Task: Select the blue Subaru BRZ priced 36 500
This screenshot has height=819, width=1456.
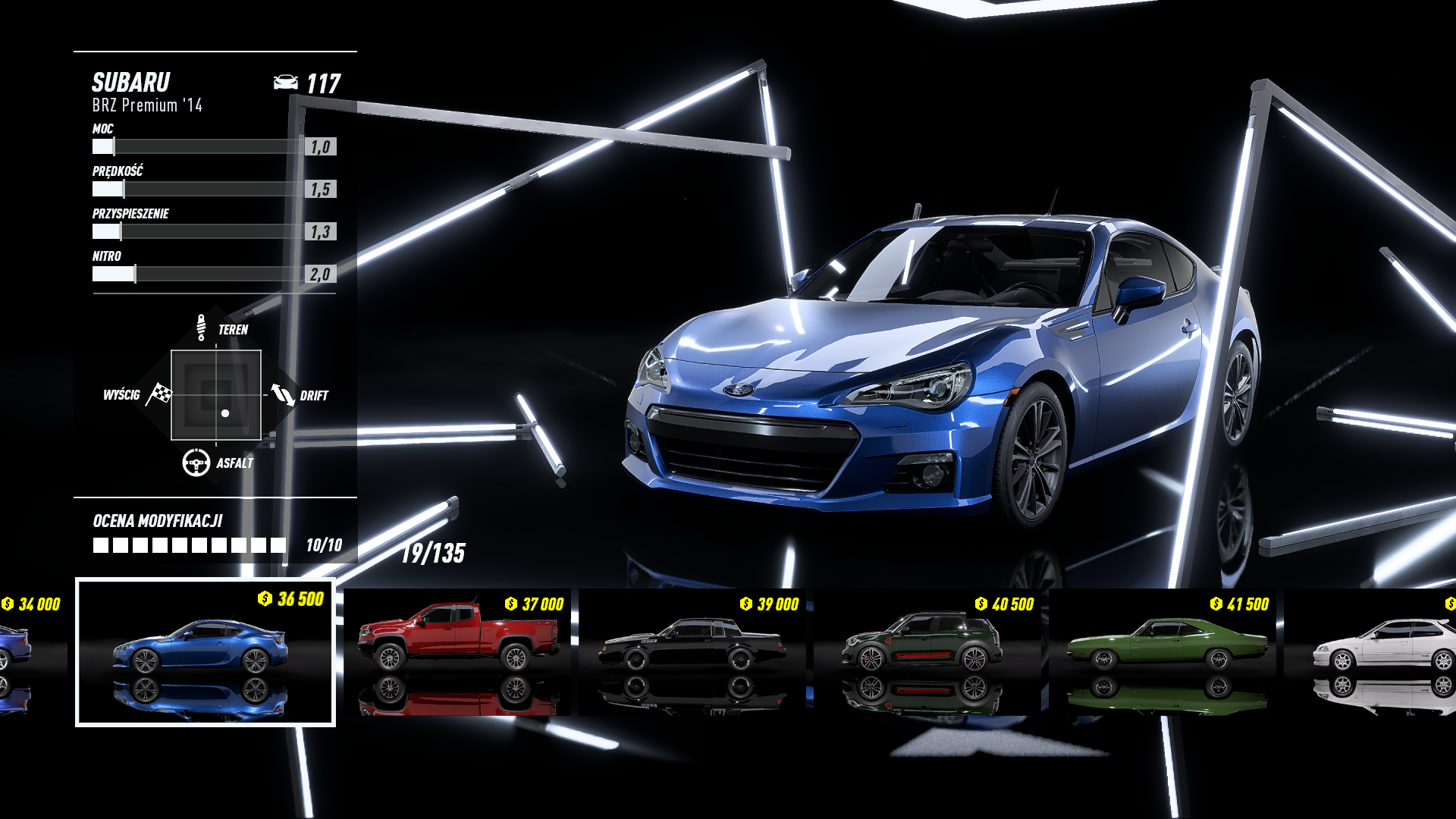Action: pos(205,652)
